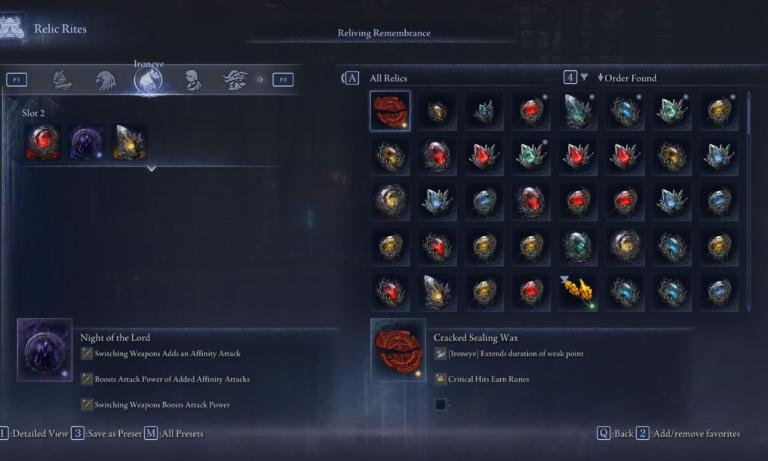
Task: Select the red relic in Slot 2
Action: point(43,142)
